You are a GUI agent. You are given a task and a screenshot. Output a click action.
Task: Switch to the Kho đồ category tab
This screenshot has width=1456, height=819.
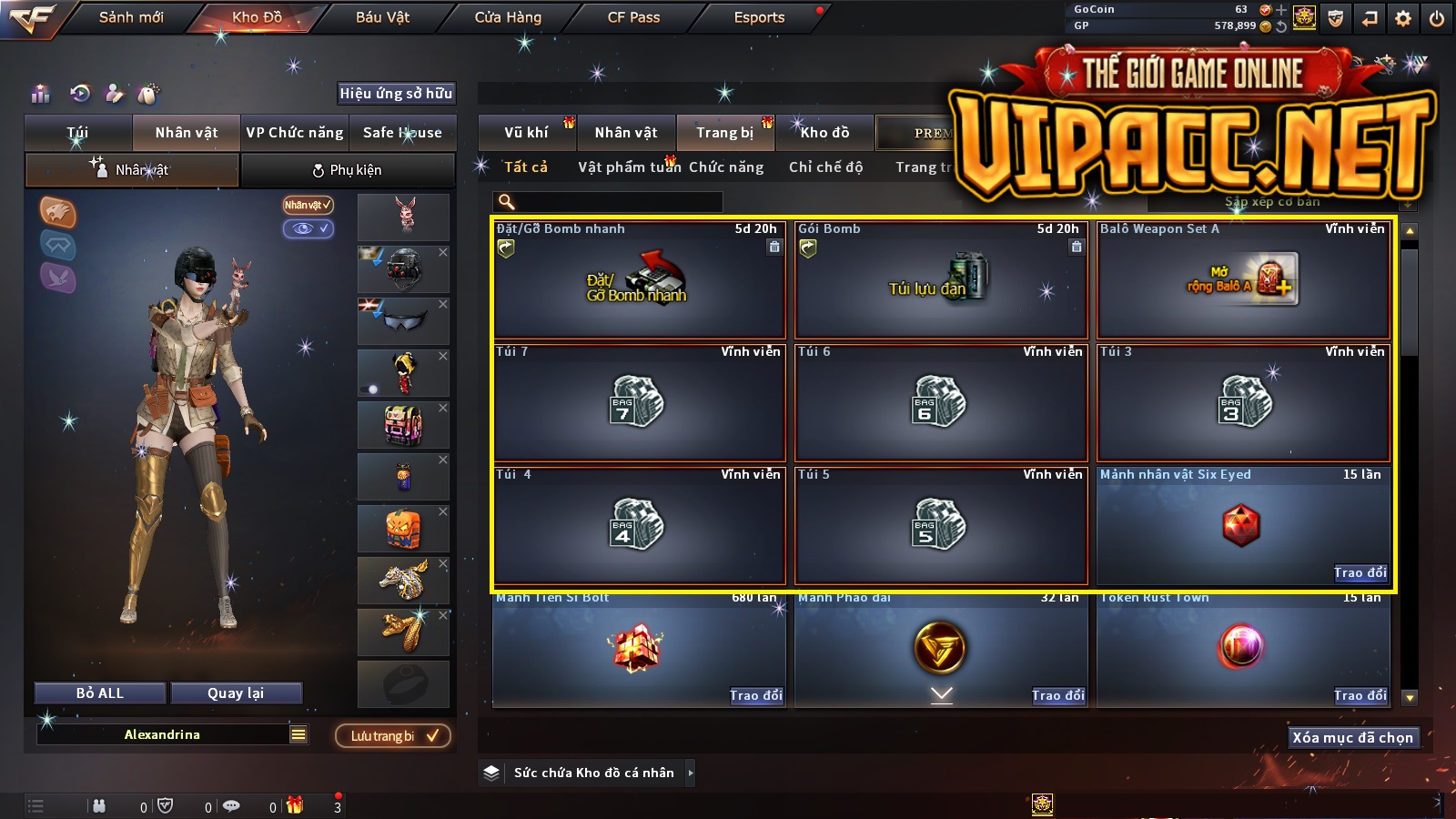[x=824, y=133]
